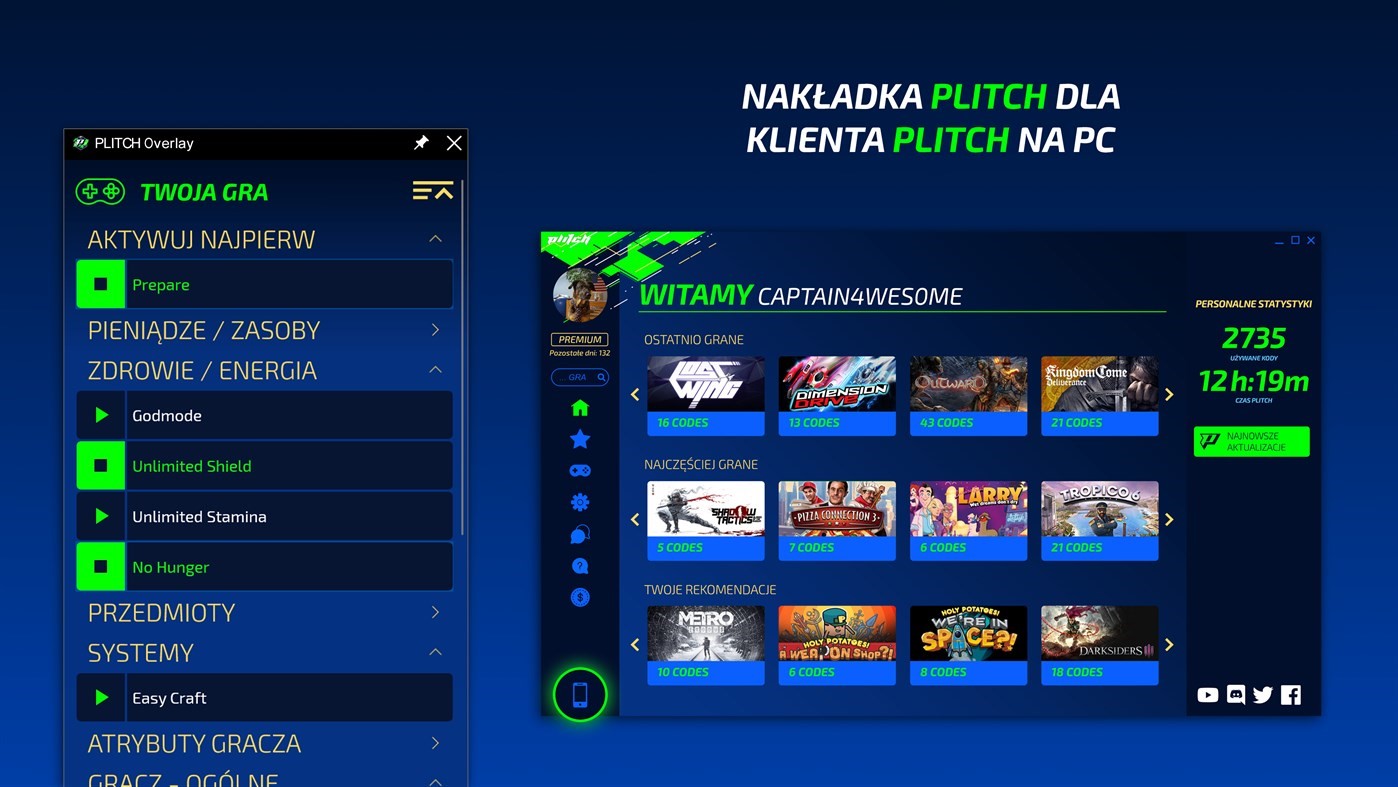Turn off the No Hunger cheat

pyautogui.click(x=101, y=567)
